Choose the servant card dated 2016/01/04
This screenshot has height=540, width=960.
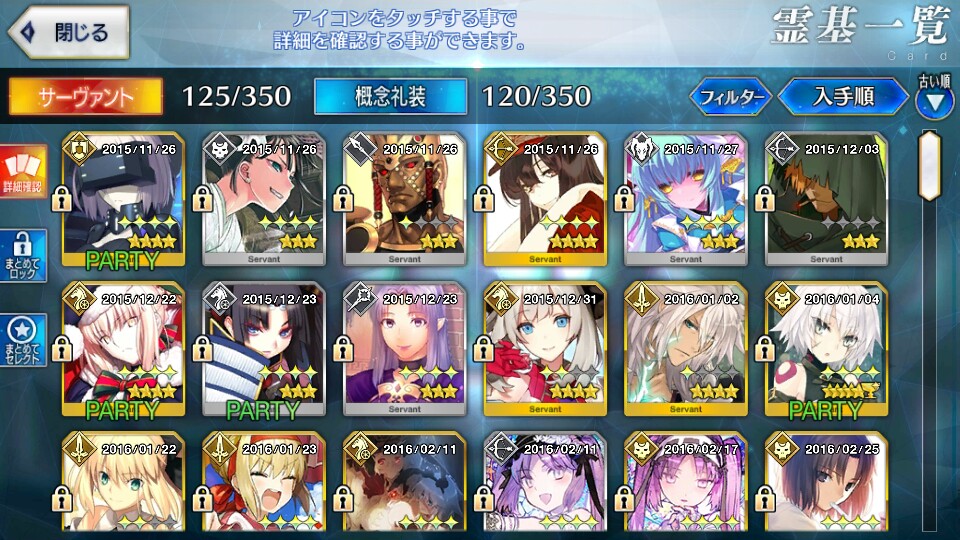pos(825,350)
